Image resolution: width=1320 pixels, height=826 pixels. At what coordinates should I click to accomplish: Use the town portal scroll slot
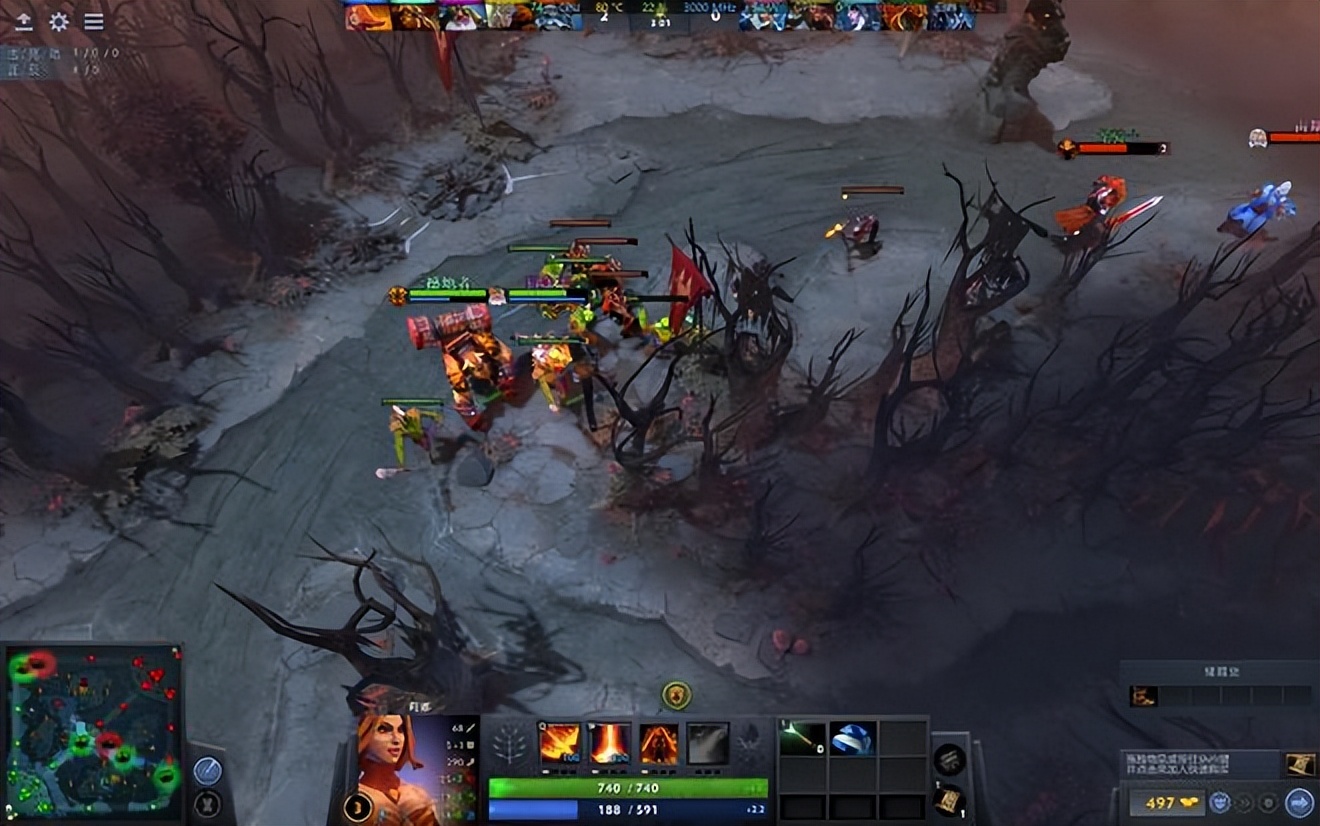point(948,800)
